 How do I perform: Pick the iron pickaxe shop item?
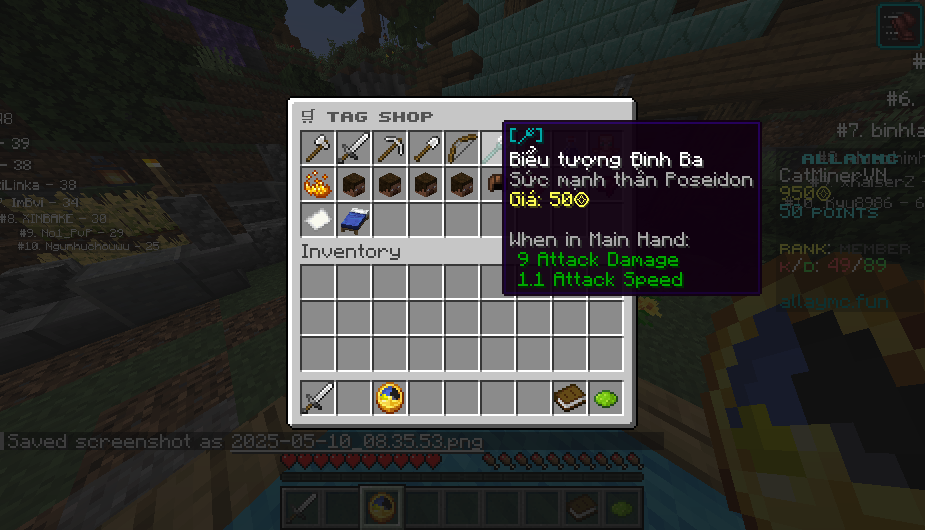[x=389, y=149]
